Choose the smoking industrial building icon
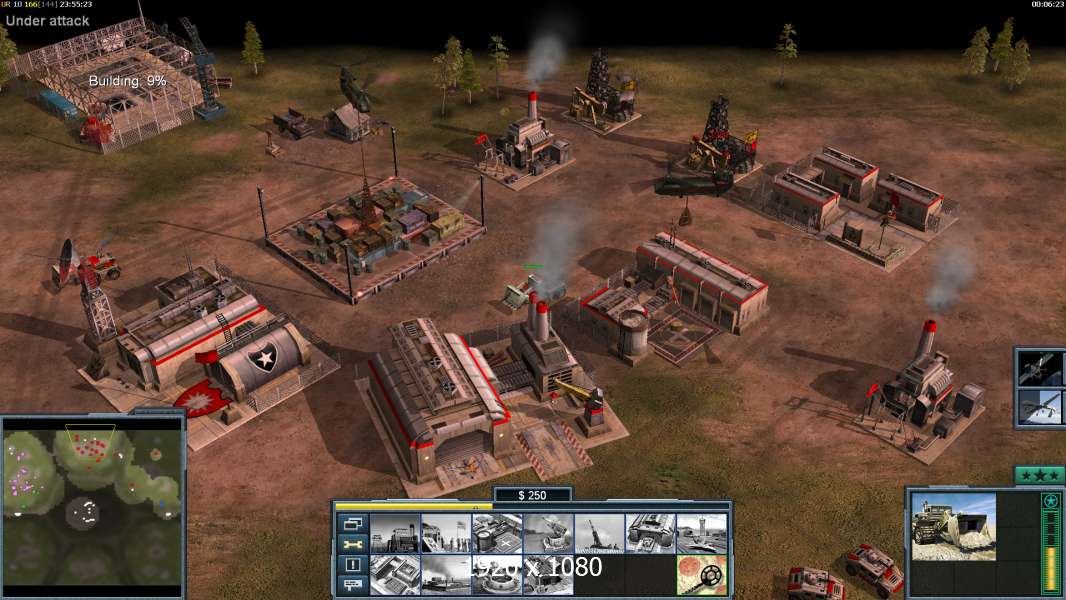 tap(446, 575)
